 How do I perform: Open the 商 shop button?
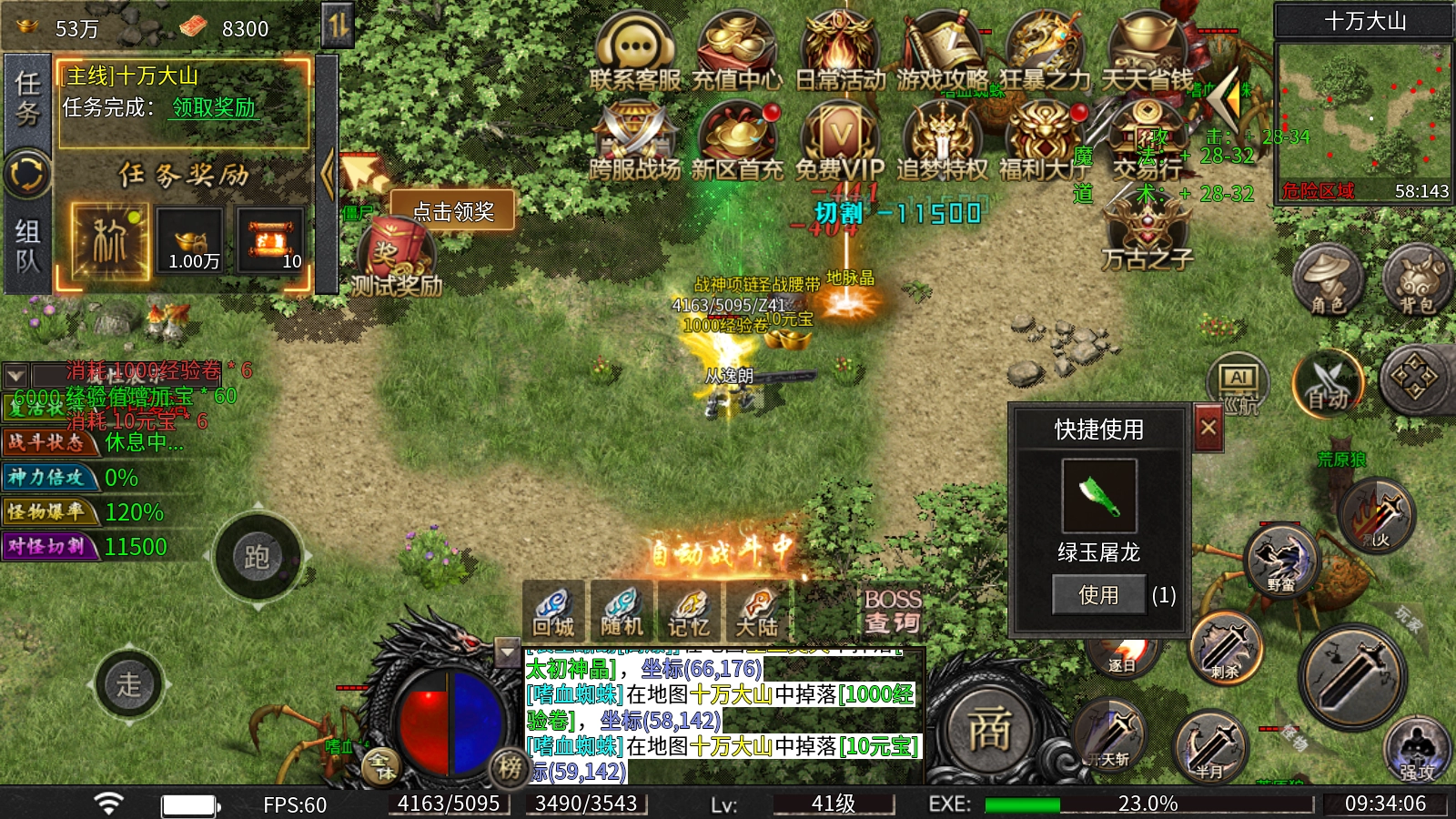pos(989,728)
